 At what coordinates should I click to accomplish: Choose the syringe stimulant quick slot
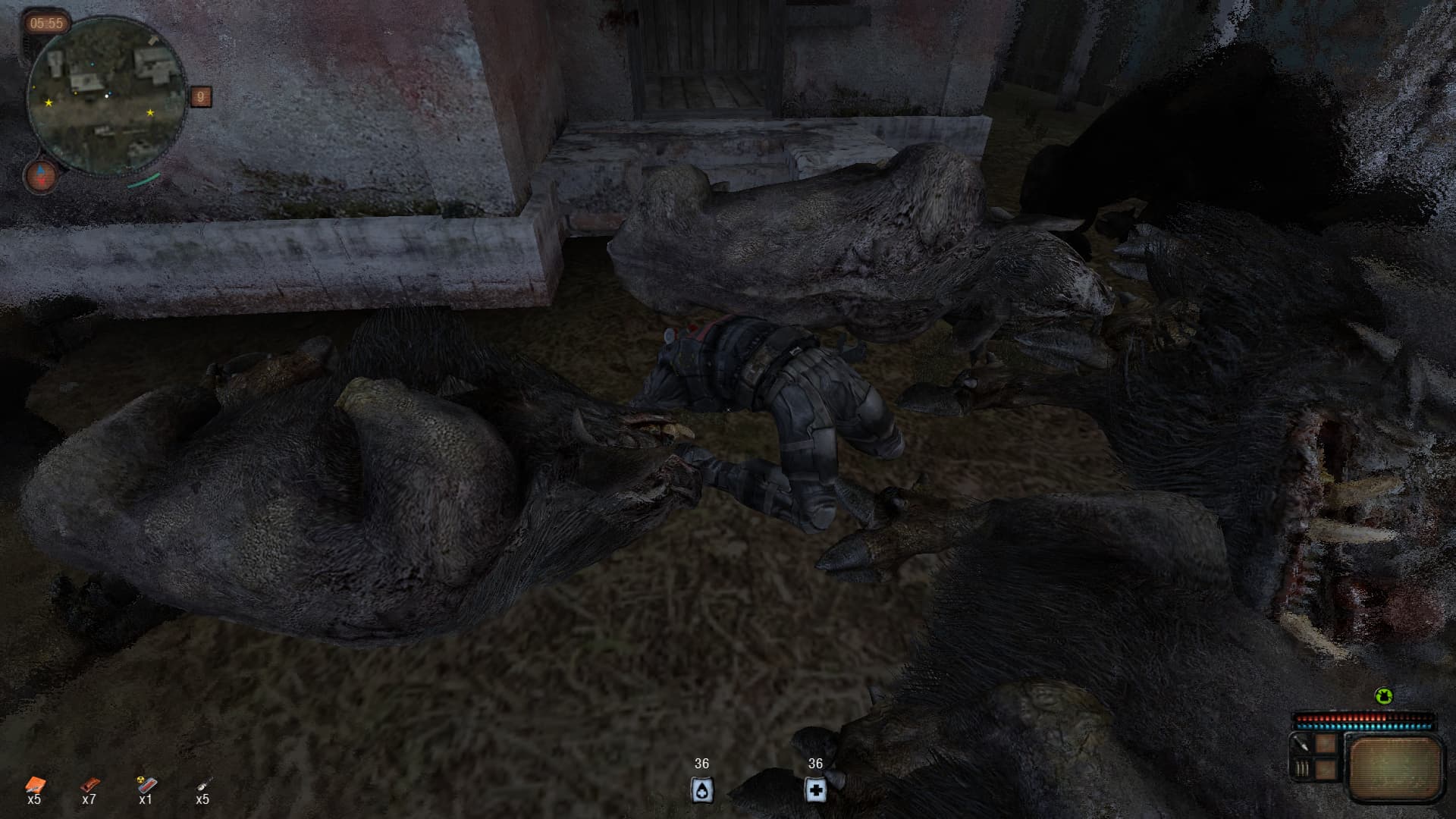202,786
